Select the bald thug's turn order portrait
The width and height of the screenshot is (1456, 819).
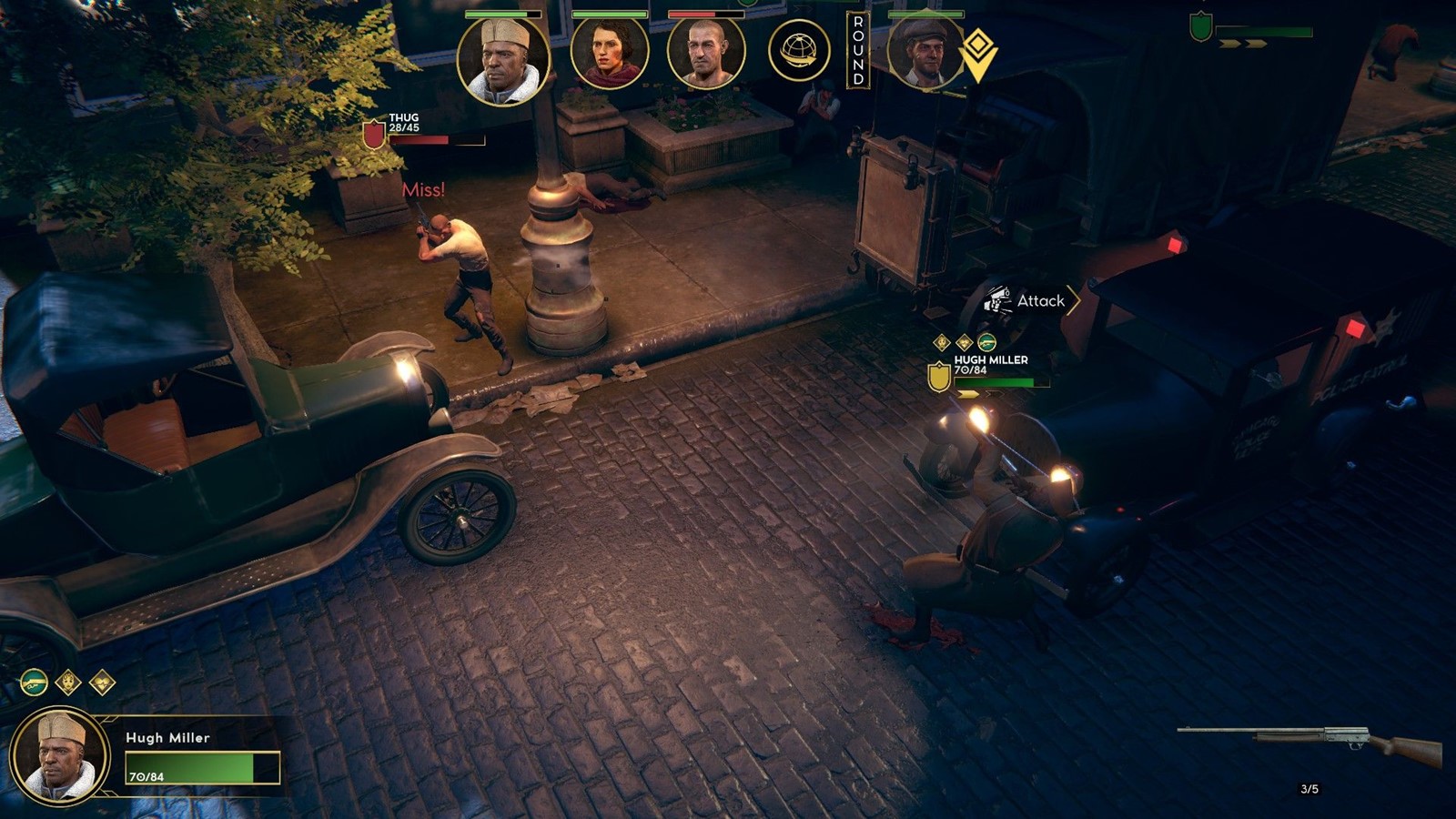pos(706,53)
